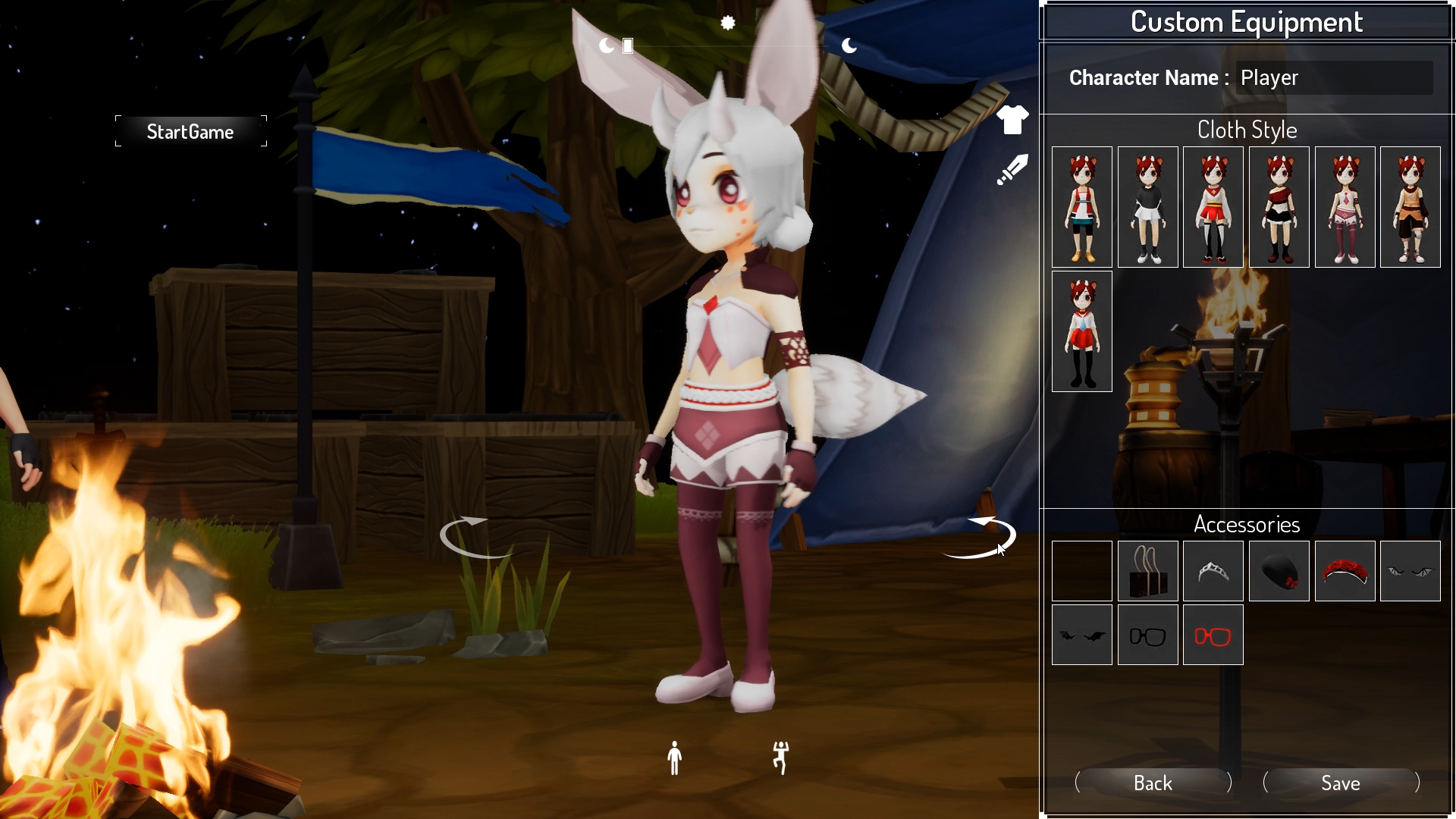Equip the white bat-wing hairpin accessory
This screenshot has height=819, width=1456.
(1410, 570)
